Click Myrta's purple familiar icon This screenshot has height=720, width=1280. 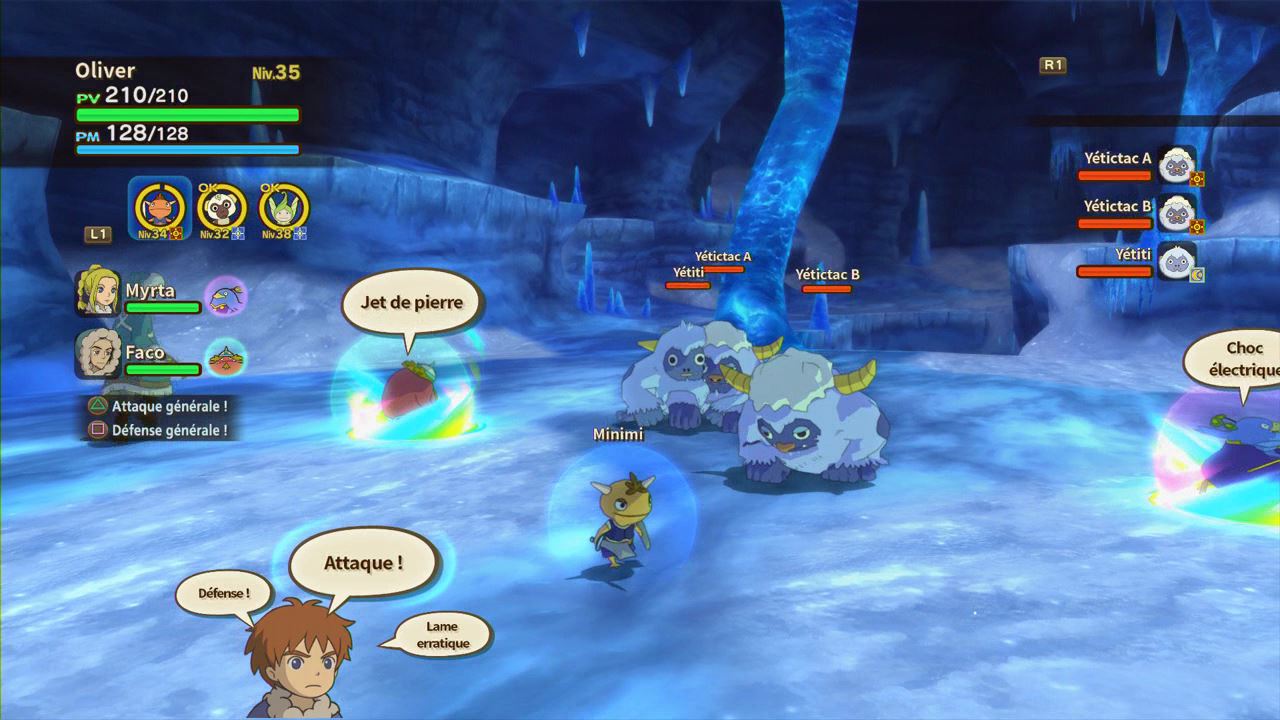pyautogui.click(x=225, y=296)
